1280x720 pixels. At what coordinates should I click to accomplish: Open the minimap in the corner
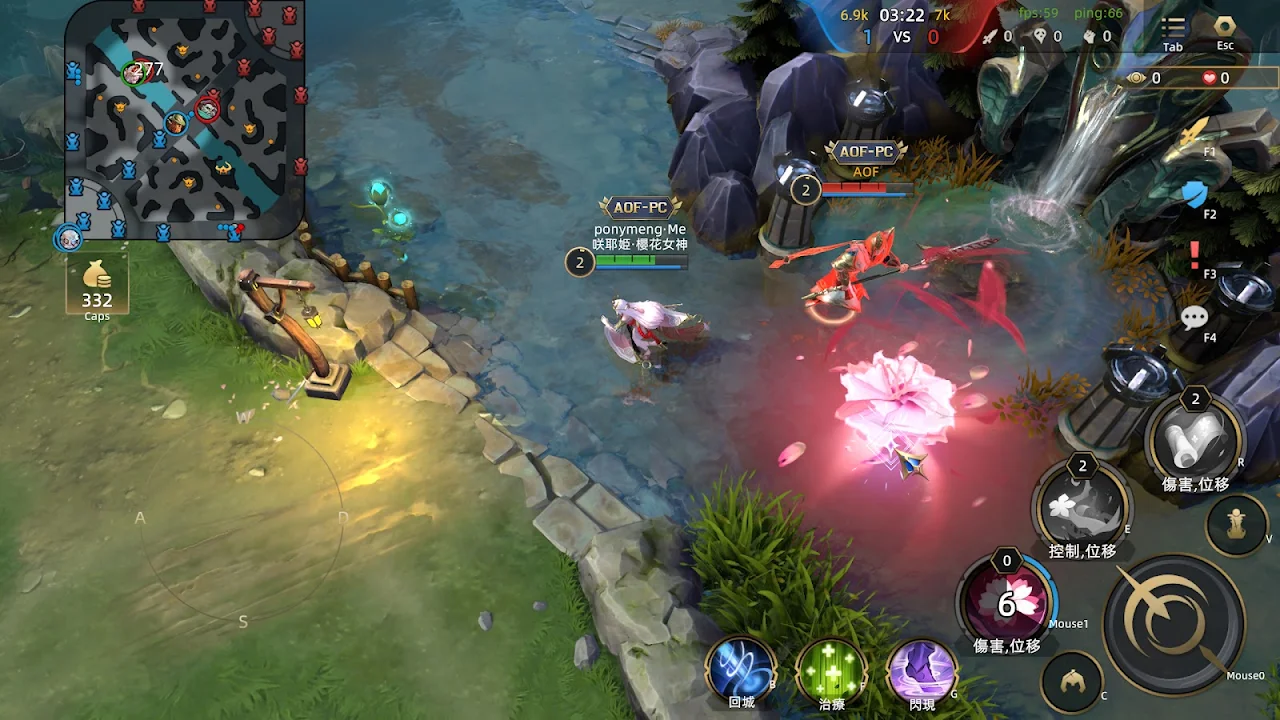pyautogui.click(x=185, y=120)
